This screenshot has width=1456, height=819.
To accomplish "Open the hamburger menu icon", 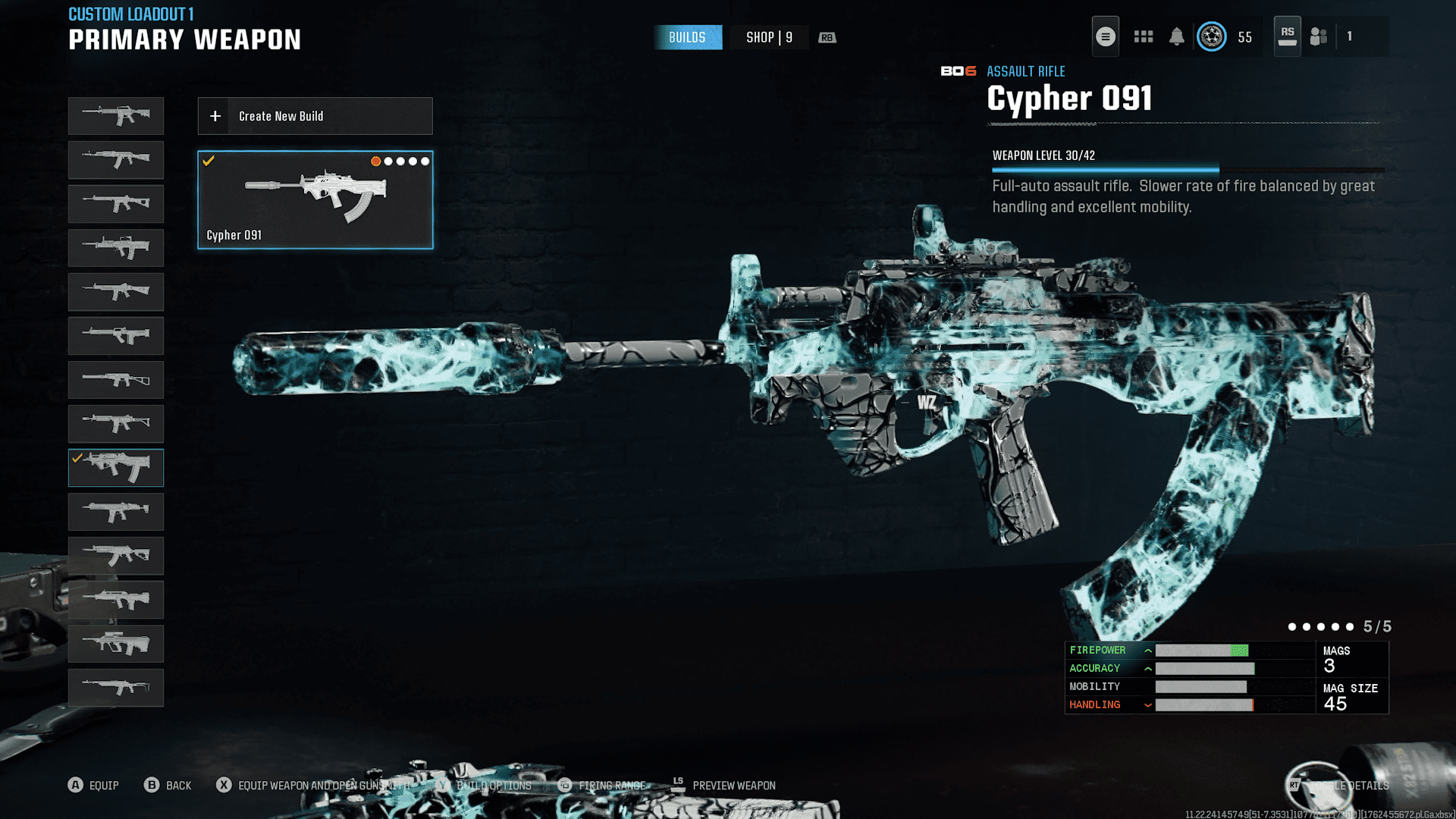I will click(1105, 36).
